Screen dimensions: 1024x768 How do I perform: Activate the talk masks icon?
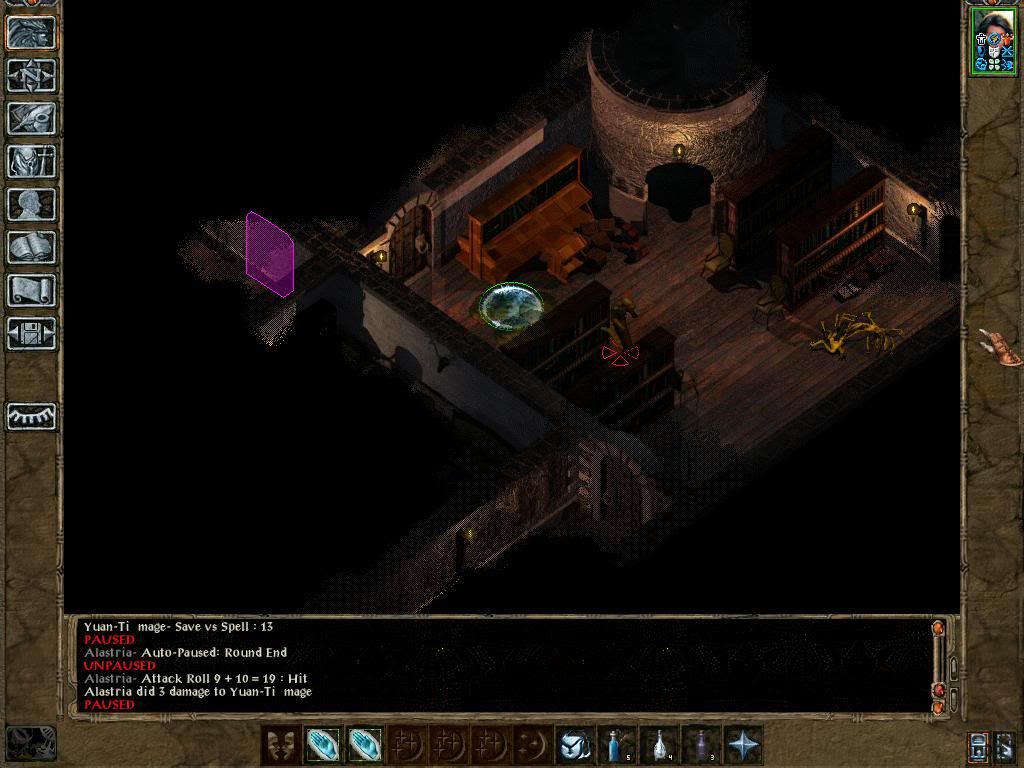point(280,745)
